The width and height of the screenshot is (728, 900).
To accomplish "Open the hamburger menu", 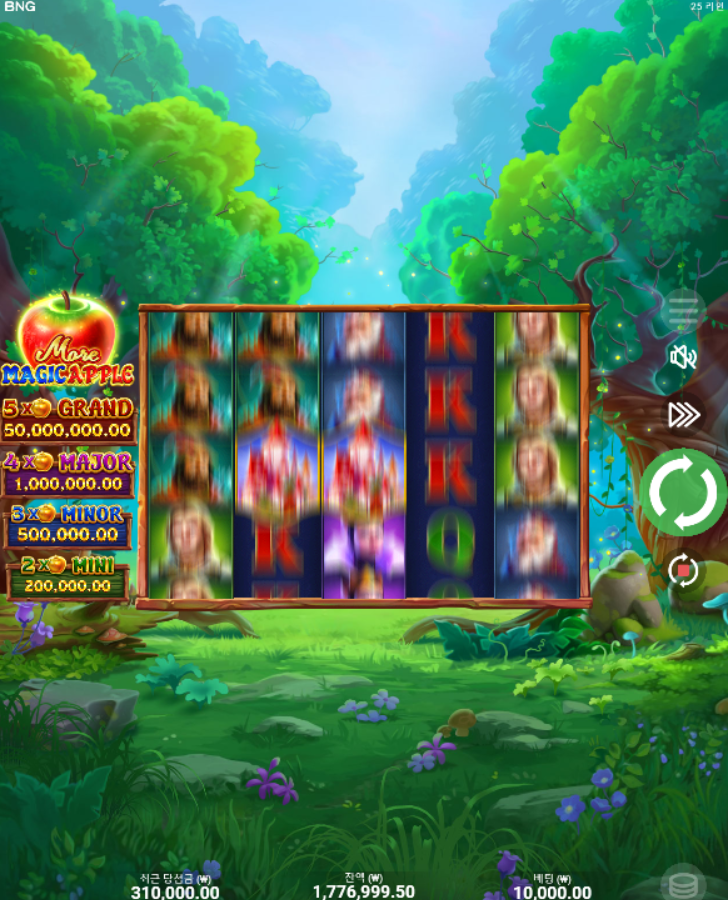I will tap(683, 311).
